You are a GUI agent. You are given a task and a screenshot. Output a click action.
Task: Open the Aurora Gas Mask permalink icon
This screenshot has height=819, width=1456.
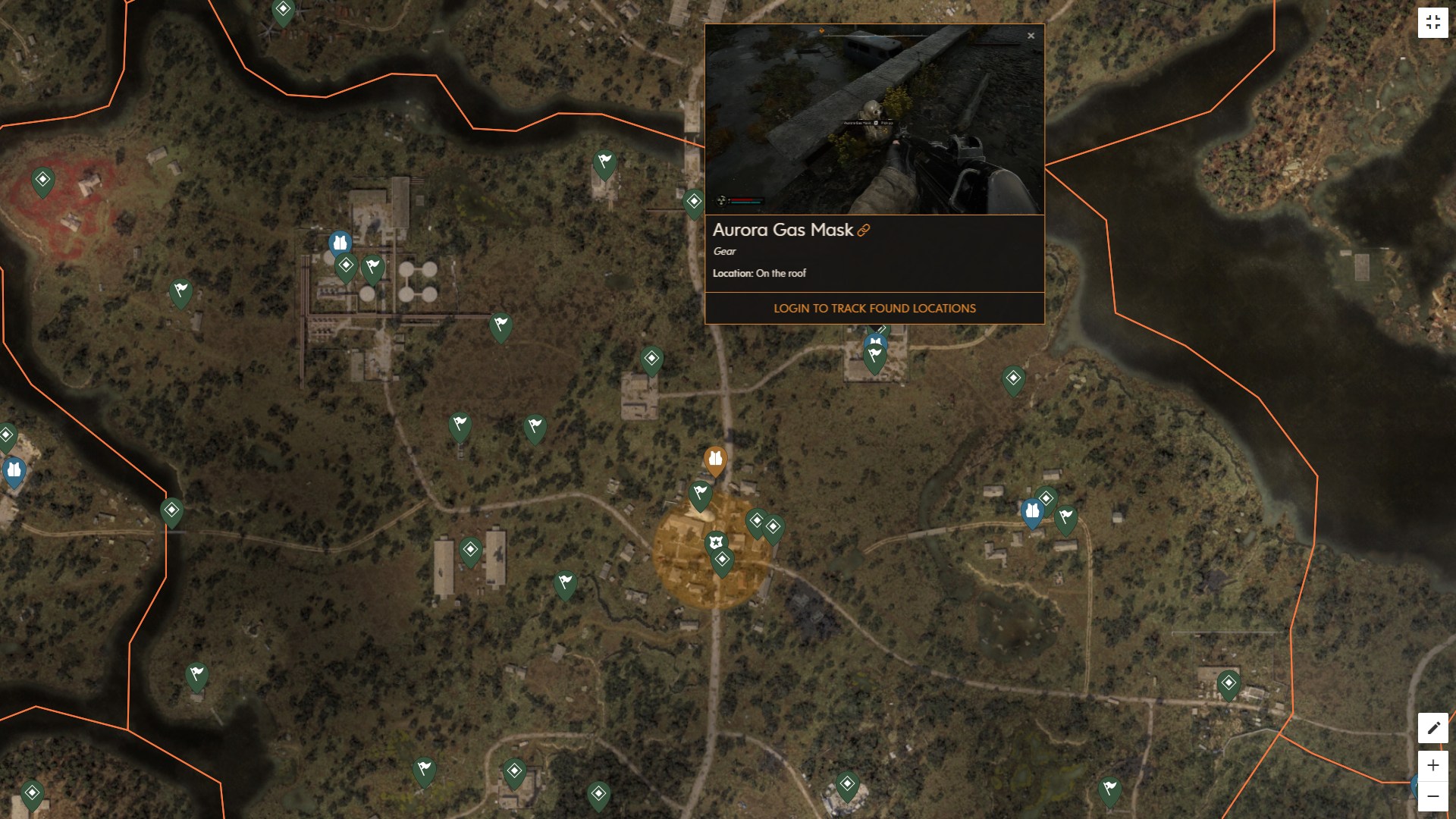(864, 231)
